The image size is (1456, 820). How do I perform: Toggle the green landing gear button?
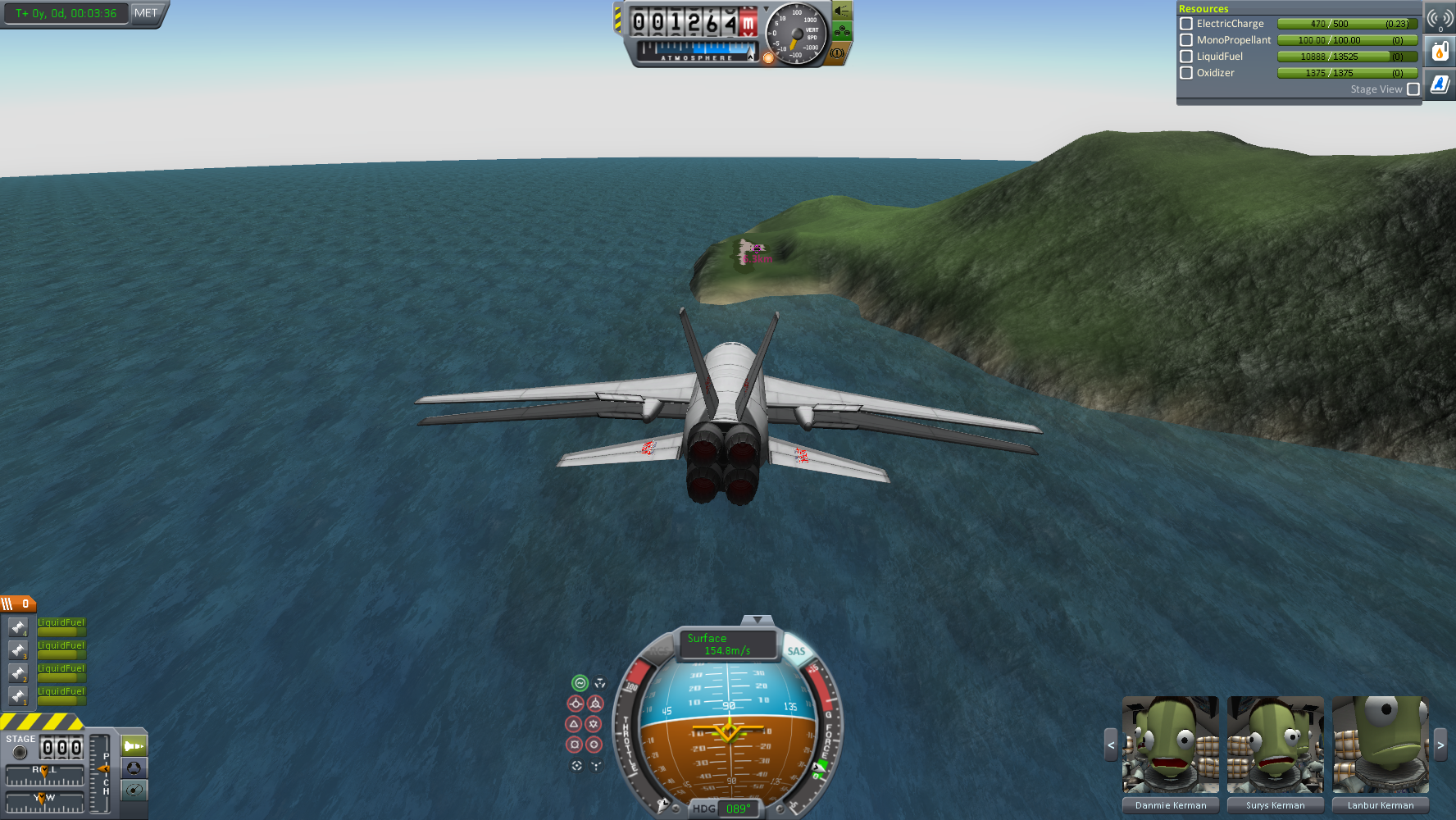[842, 32]
